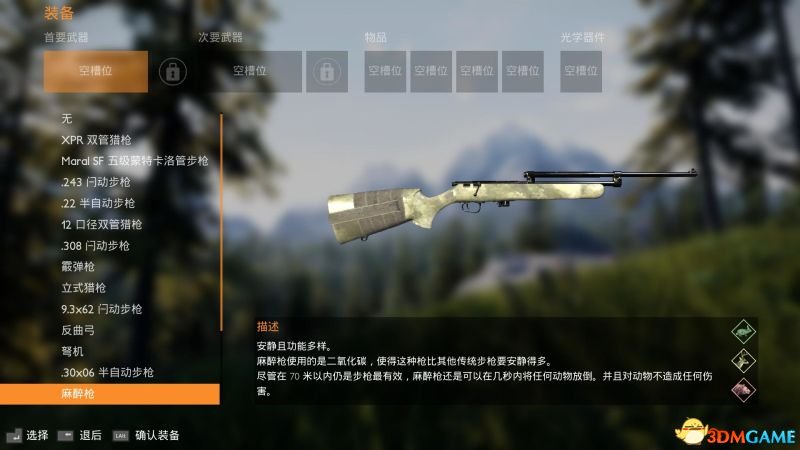Image resolution: width=800 pixels, height=450 pixels.
Task: Pick the .308 闩动步枪
Action: 96,245
